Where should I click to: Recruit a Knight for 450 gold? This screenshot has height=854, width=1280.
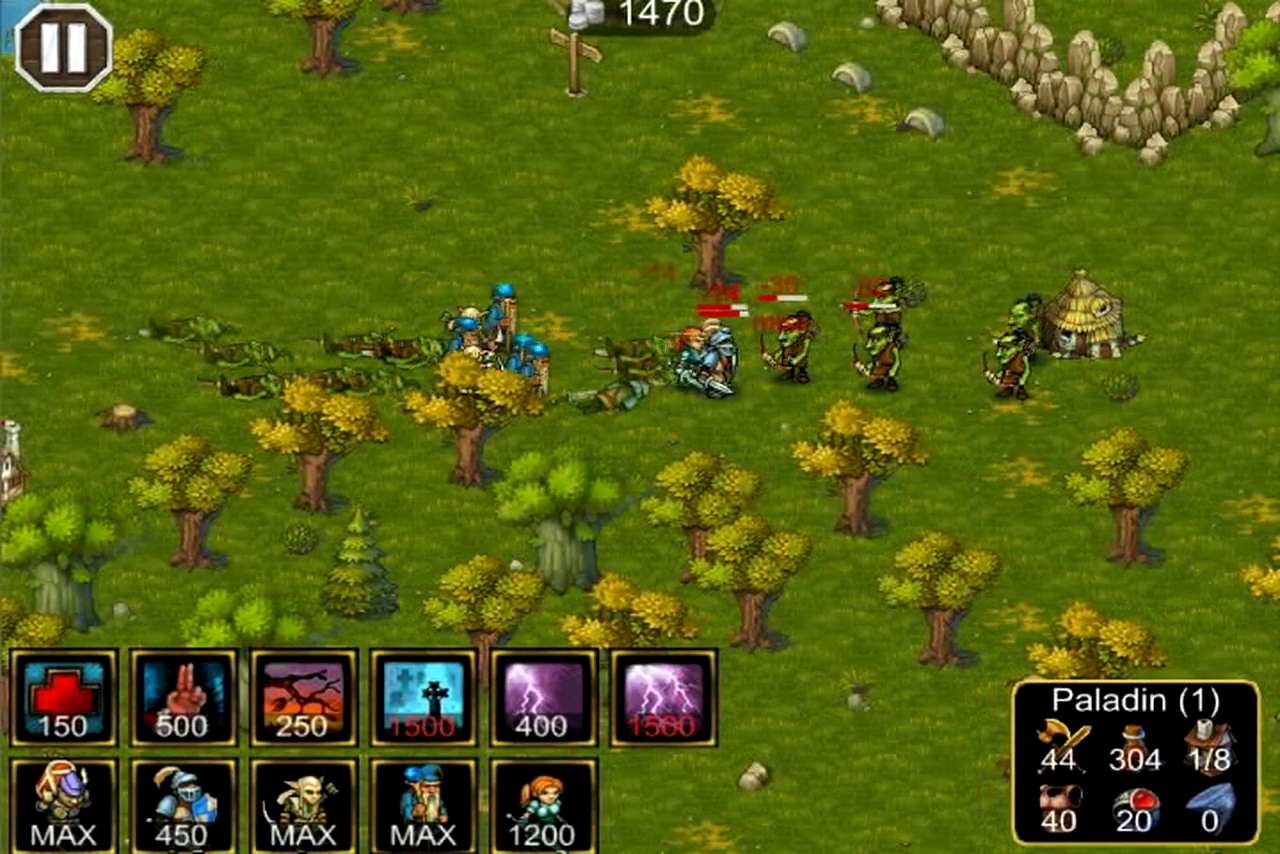point(184,805)
